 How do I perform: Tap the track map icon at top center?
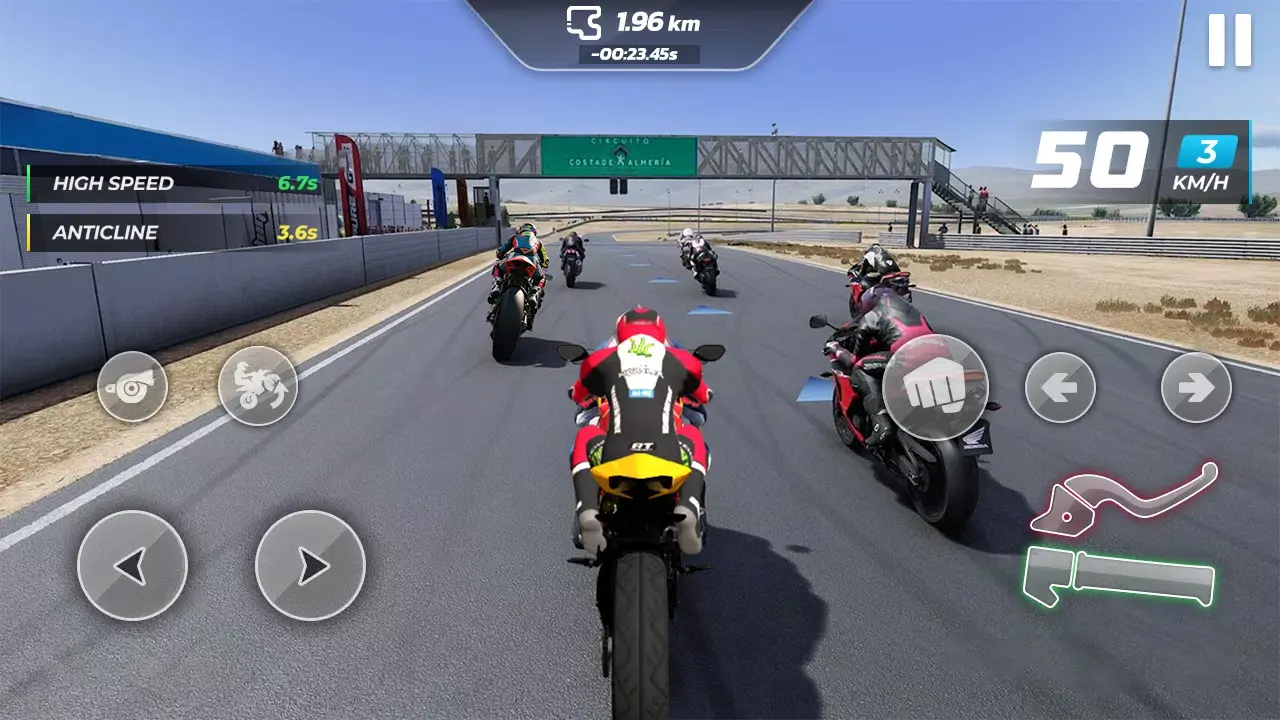[585, 22]
